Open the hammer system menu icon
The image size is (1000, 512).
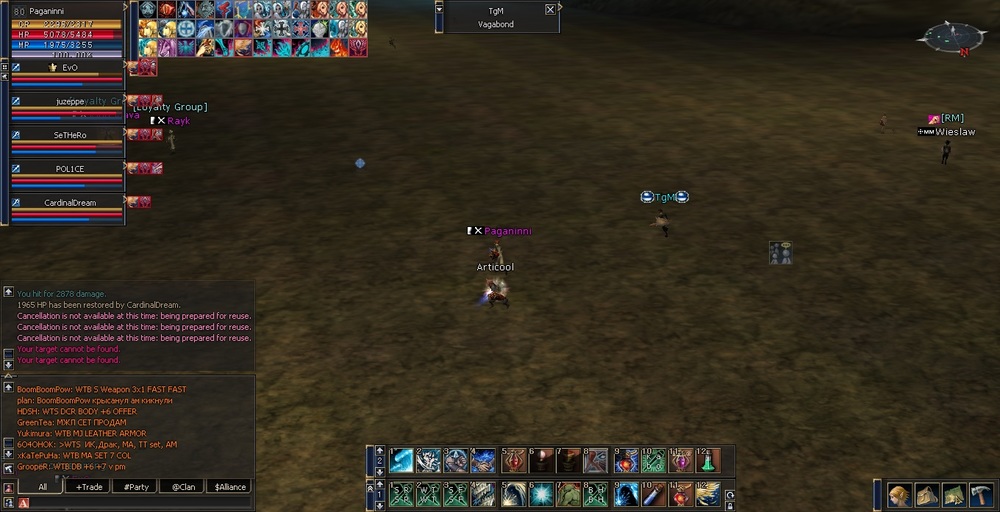[980, 495]
